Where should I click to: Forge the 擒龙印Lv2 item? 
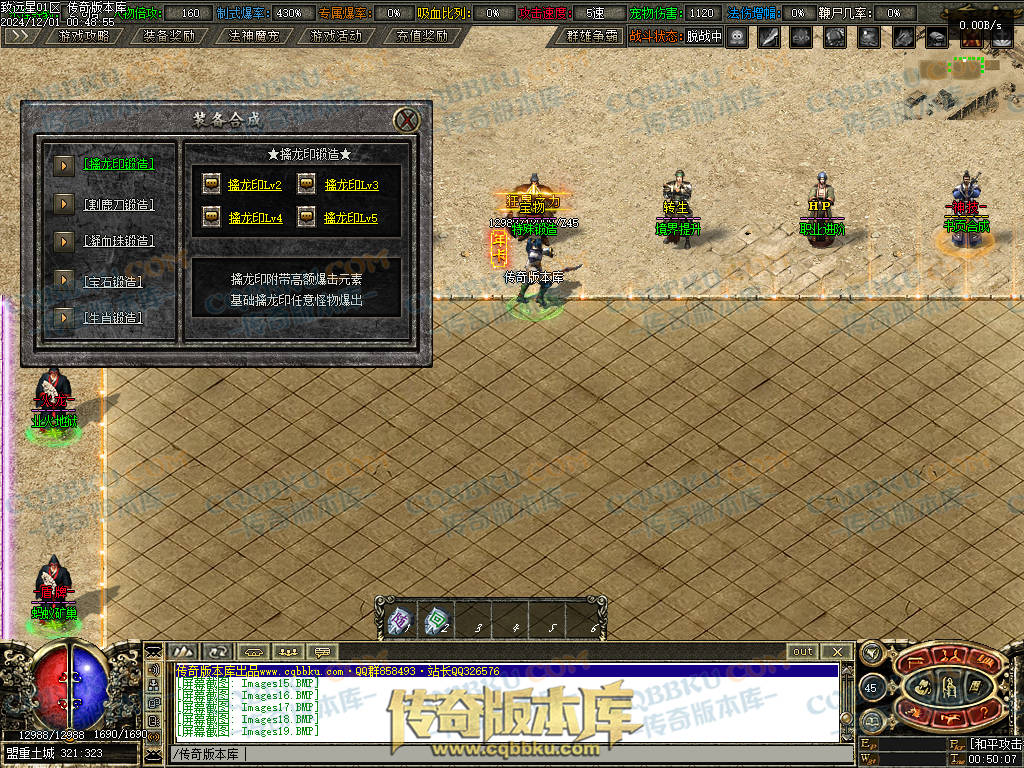click(254, 185)
